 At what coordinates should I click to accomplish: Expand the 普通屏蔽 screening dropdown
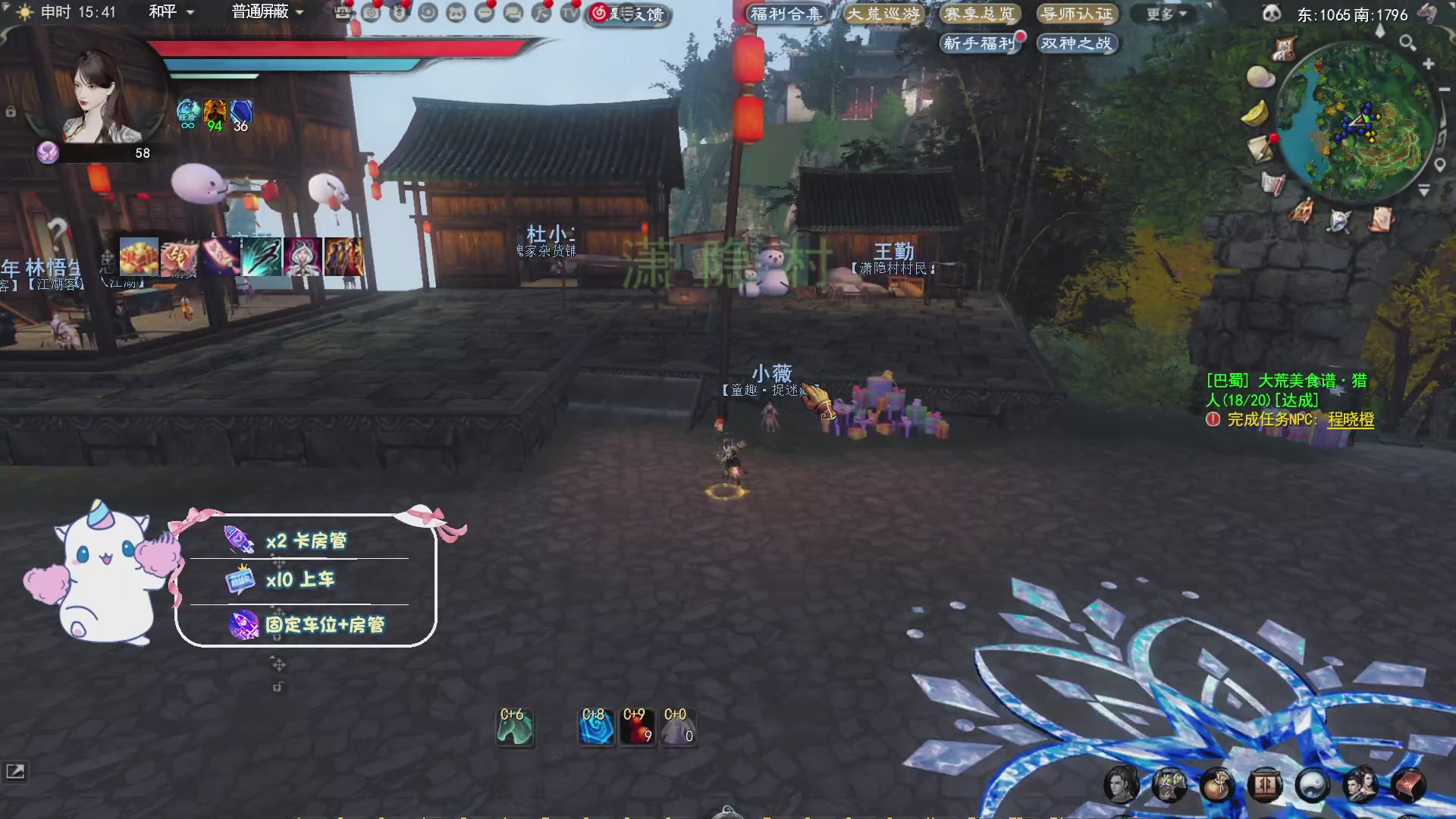[x=259, y=12]
